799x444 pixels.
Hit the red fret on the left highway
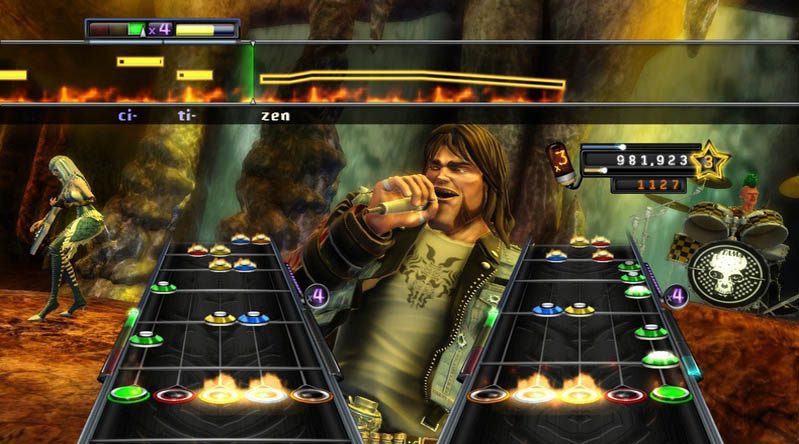coord(173,395)
